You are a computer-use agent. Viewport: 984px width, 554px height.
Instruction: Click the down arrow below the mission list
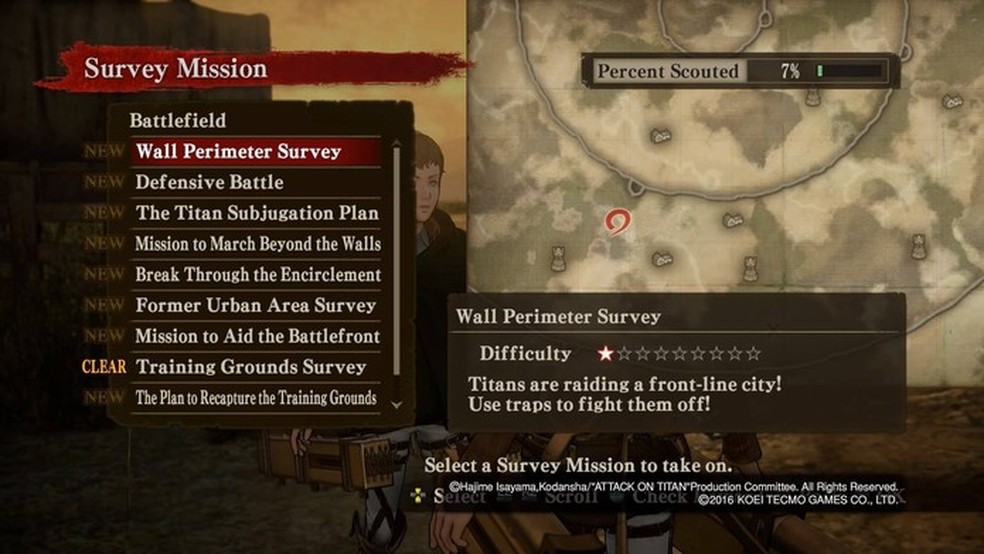(x=396, y=405)
